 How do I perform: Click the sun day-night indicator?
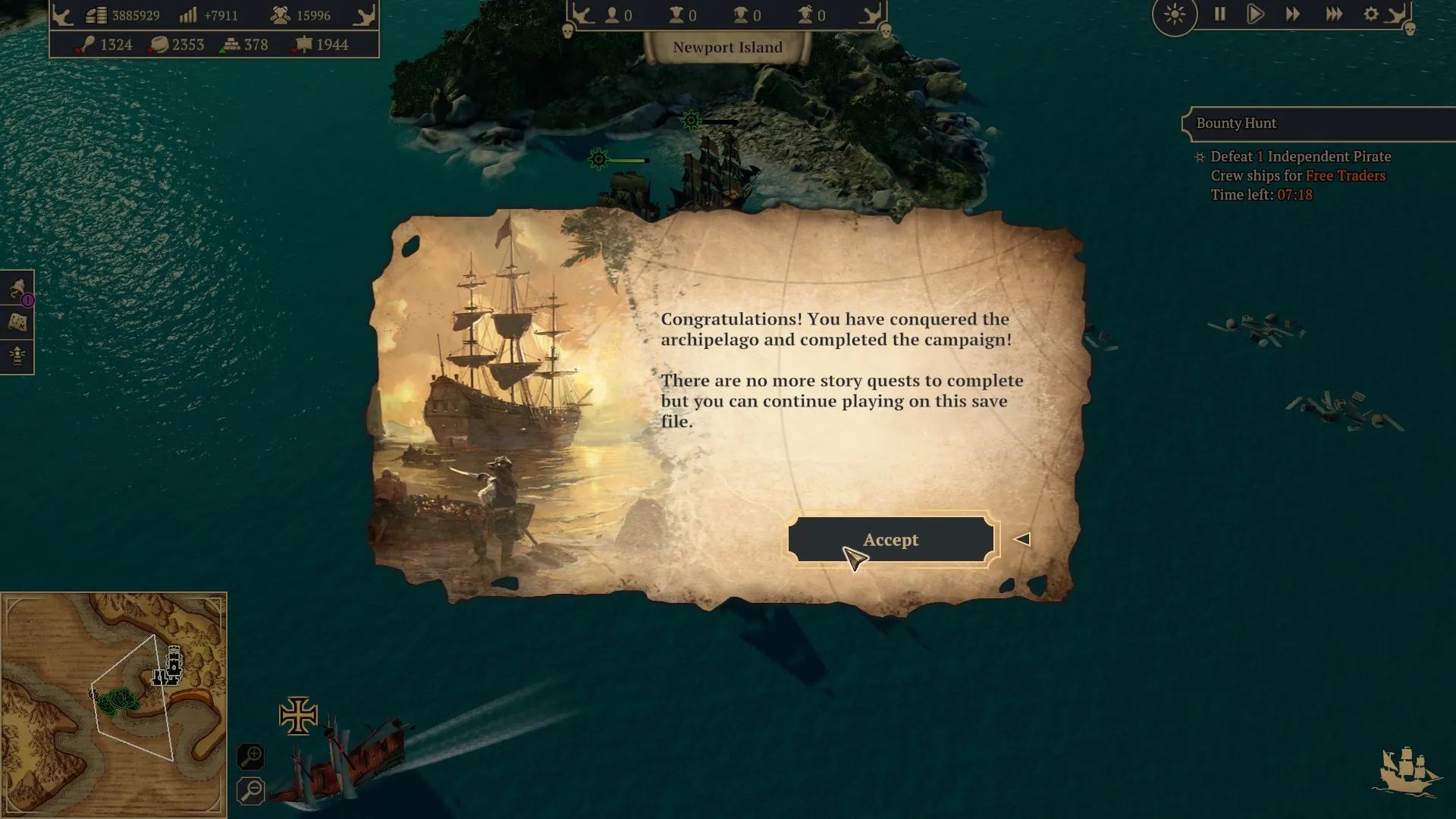1175,14
